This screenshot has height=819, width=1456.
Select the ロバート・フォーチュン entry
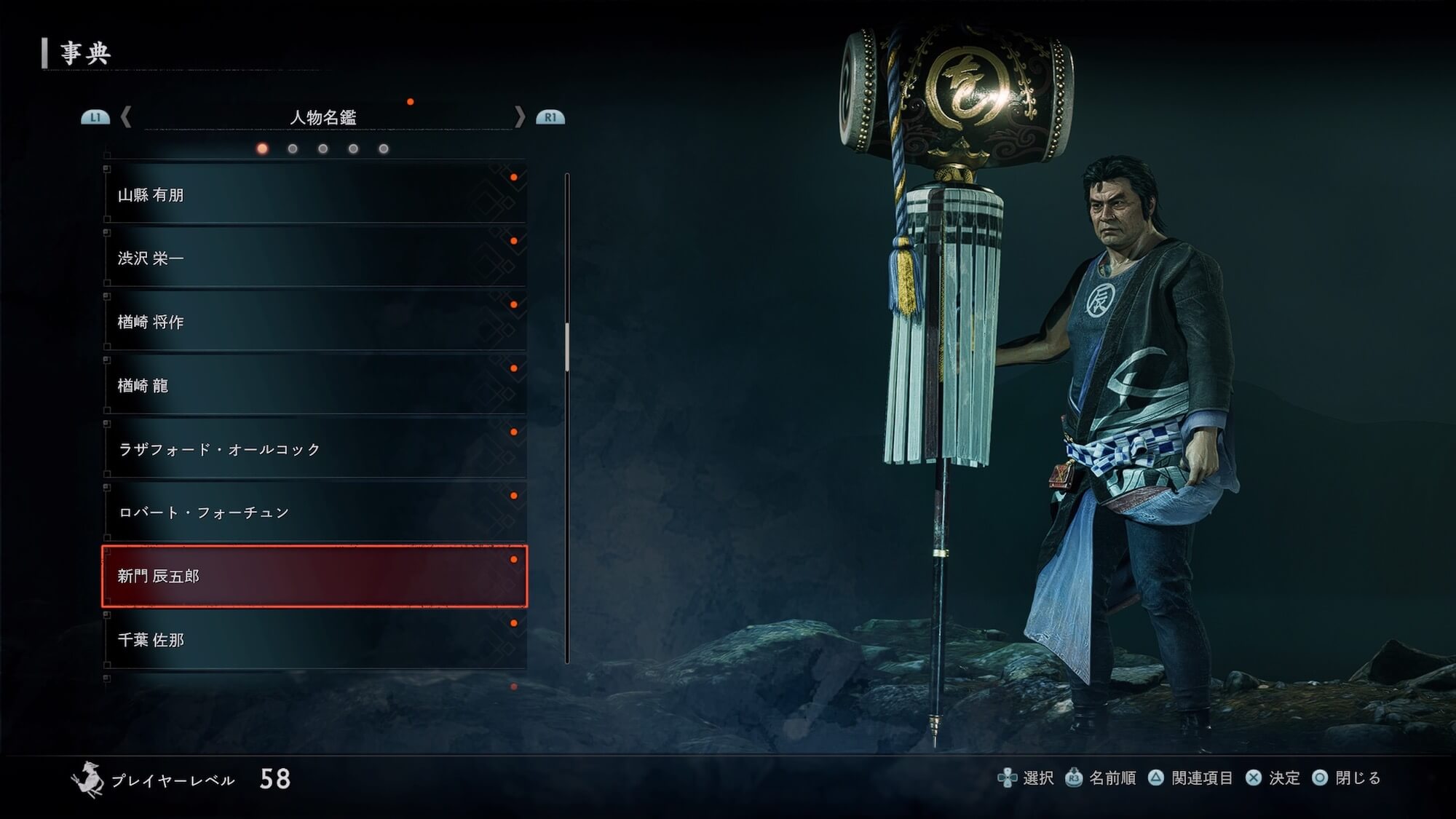pyautogui.click(x=314, y=512)
